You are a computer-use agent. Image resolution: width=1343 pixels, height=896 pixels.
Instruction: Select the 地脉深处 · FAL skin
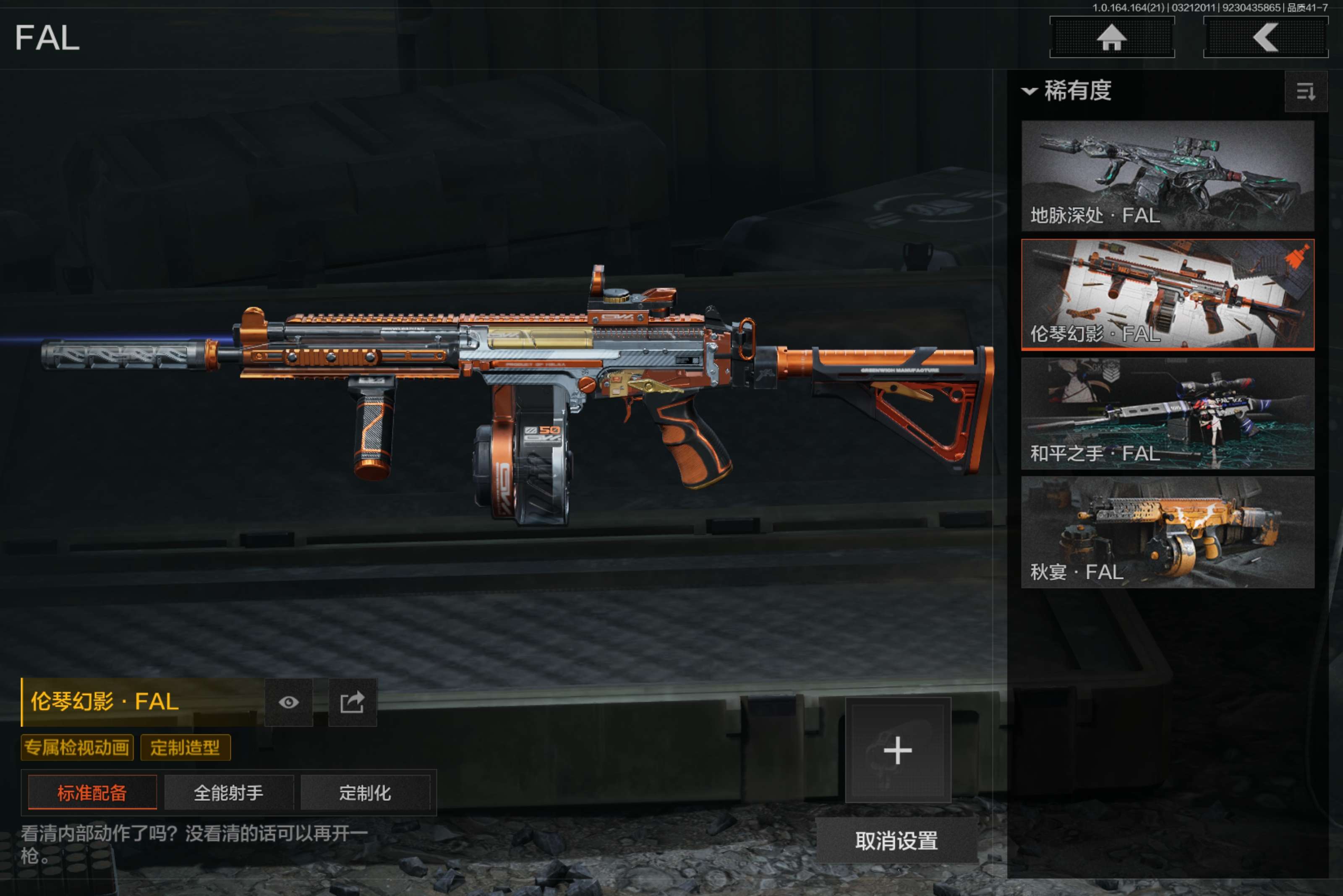coord(1167,175)
